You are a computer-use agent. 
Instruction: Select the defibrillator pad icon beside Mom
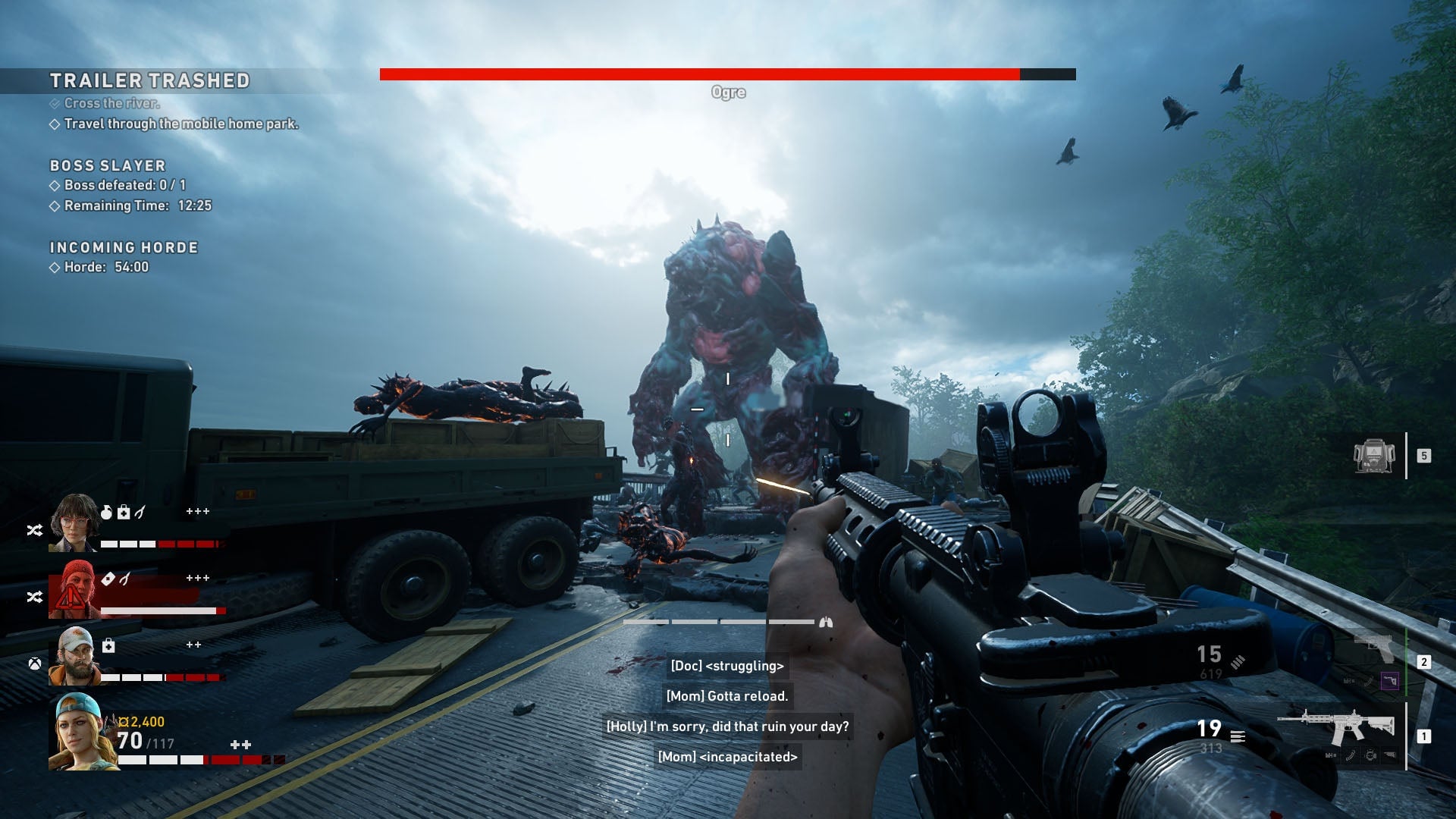(x=107, y=577)
